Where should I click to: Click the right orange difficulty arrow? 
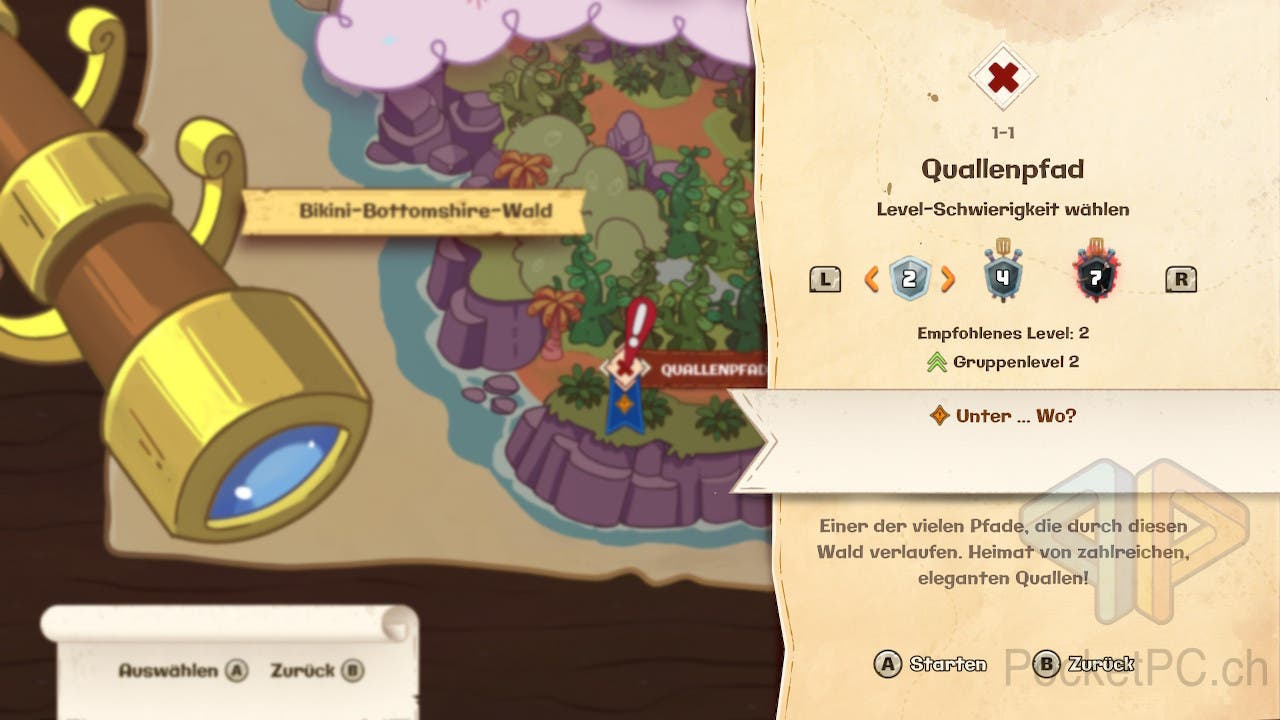[947, 279]
